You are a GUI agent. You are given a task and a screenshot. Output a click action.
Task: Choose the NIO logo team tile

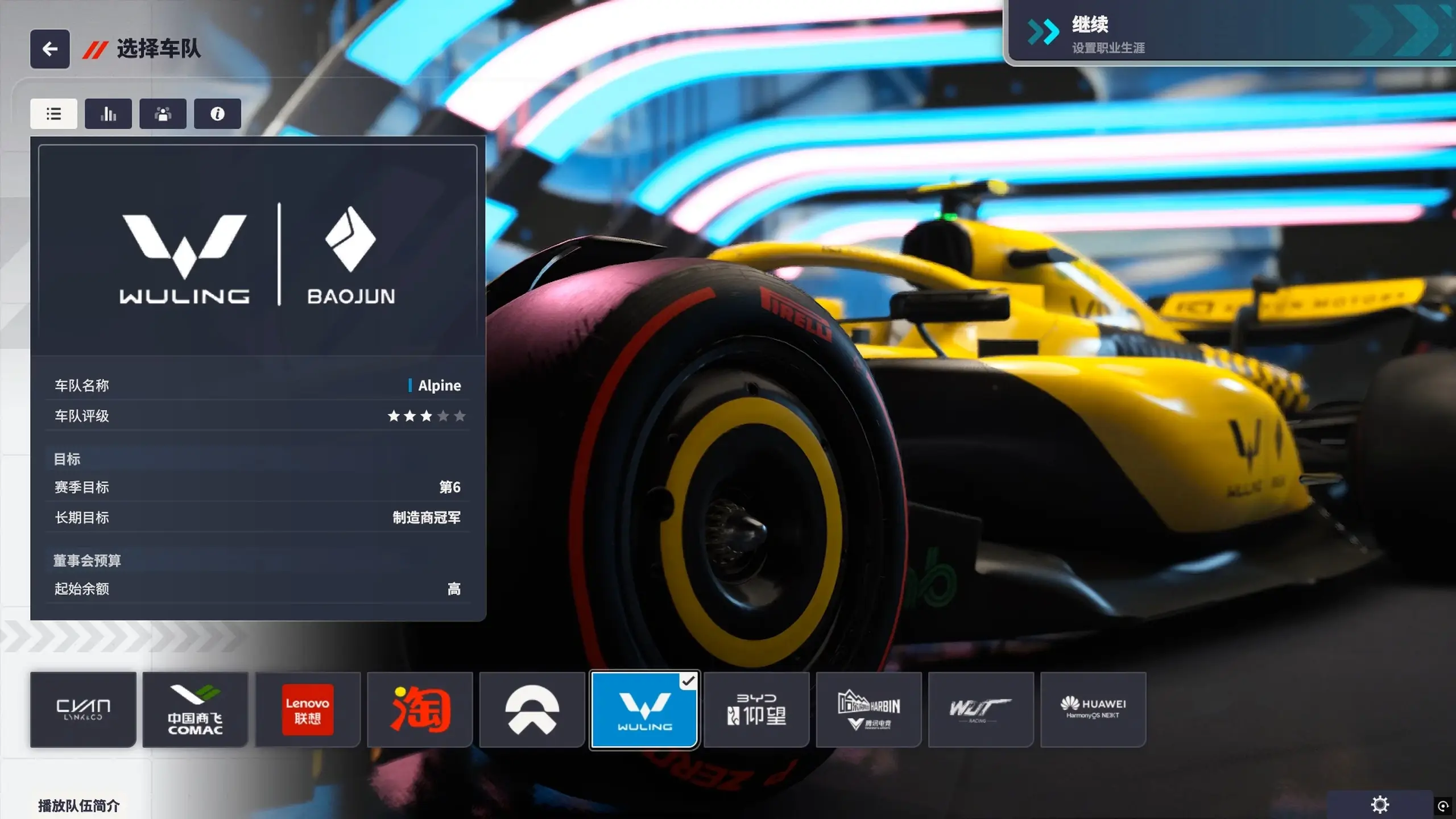click(532, 710)
